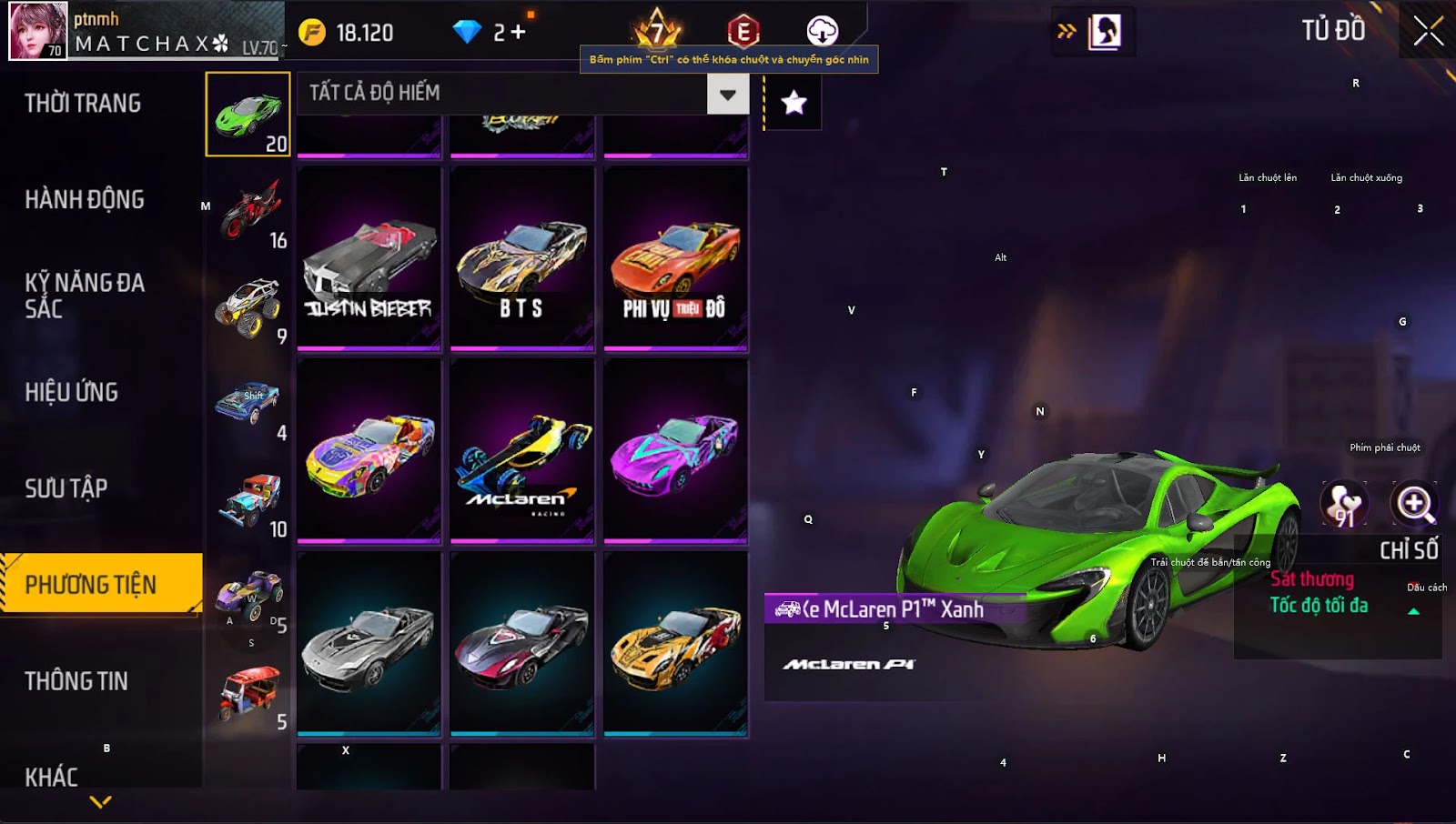Click the magnifier zoom preview button
Image resolution: width=1456 pixels, height=824 pixels.
click(x=1415, y=503)
